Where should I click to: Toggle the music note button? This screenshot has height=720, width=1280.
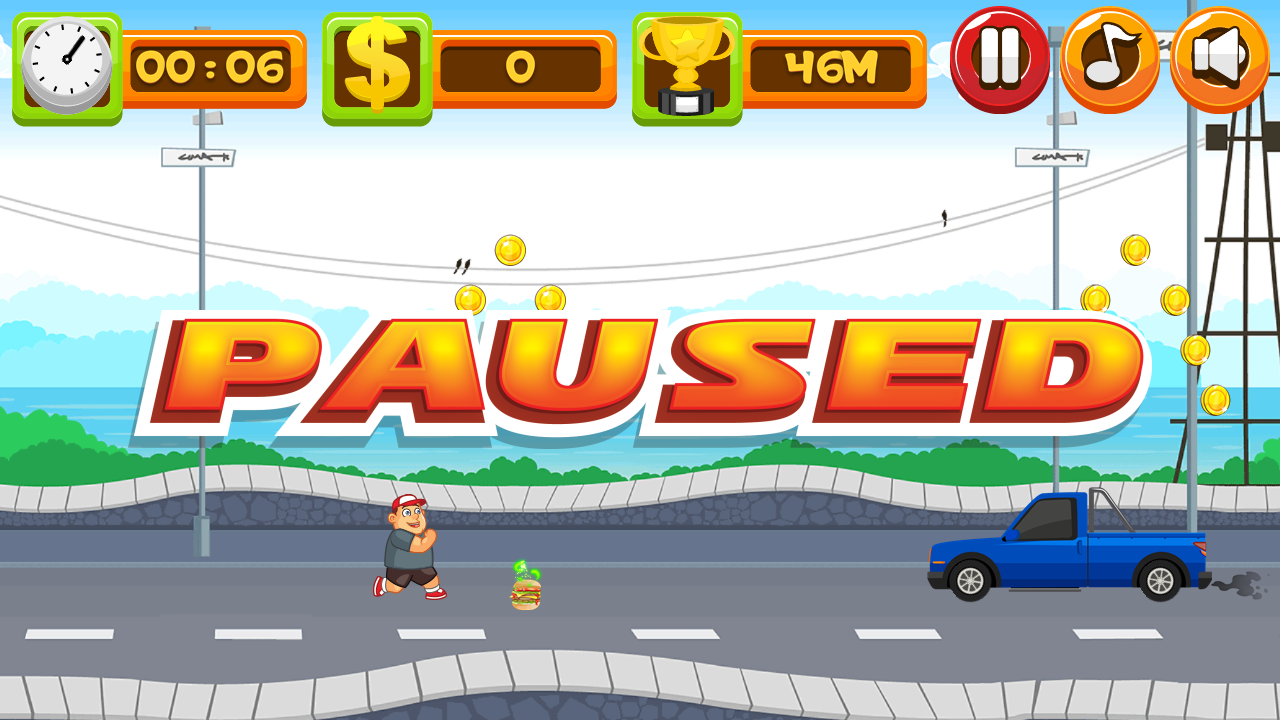tap(1109, 58)
